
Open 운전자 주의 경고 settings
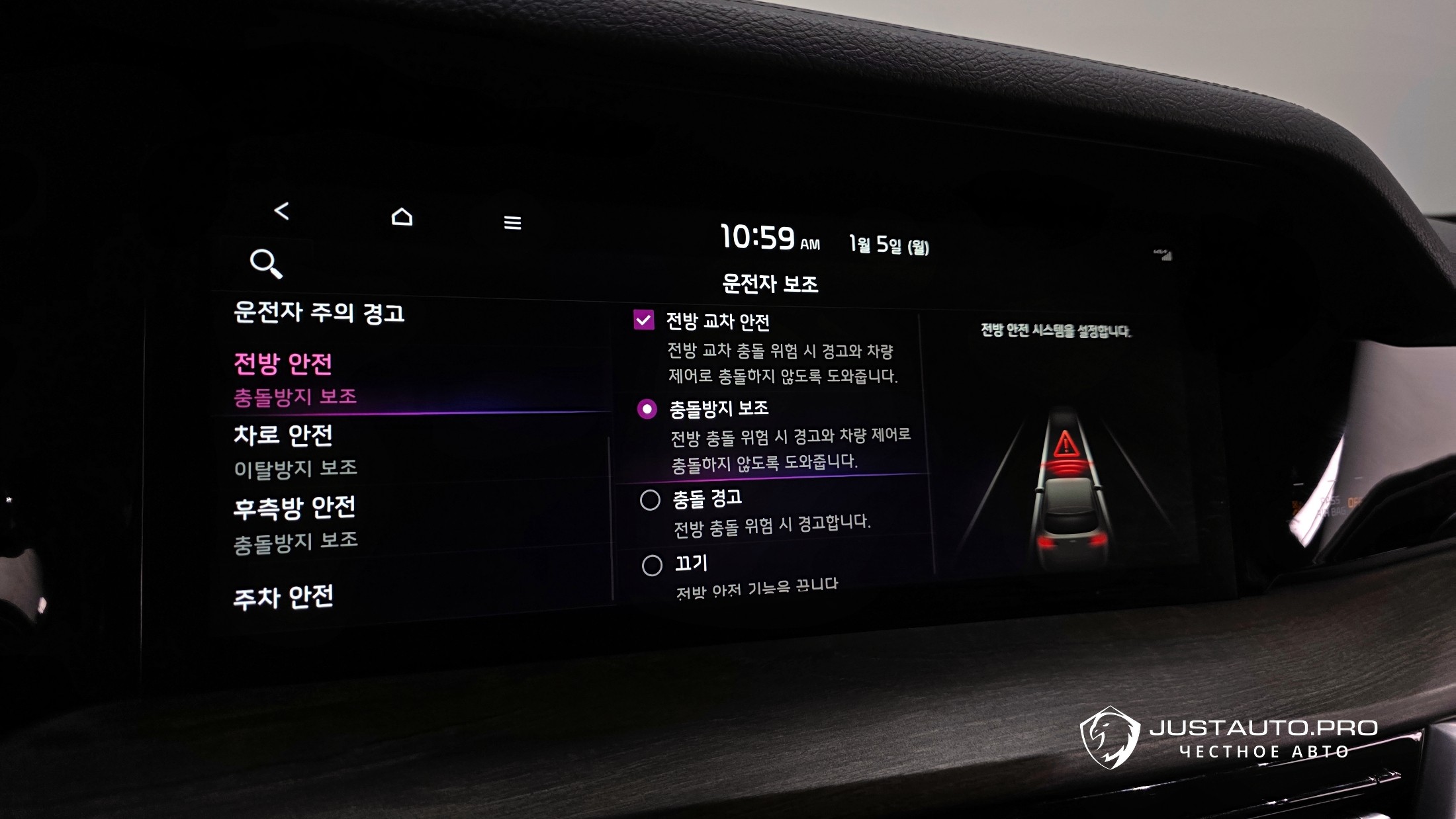coord(319,313)
